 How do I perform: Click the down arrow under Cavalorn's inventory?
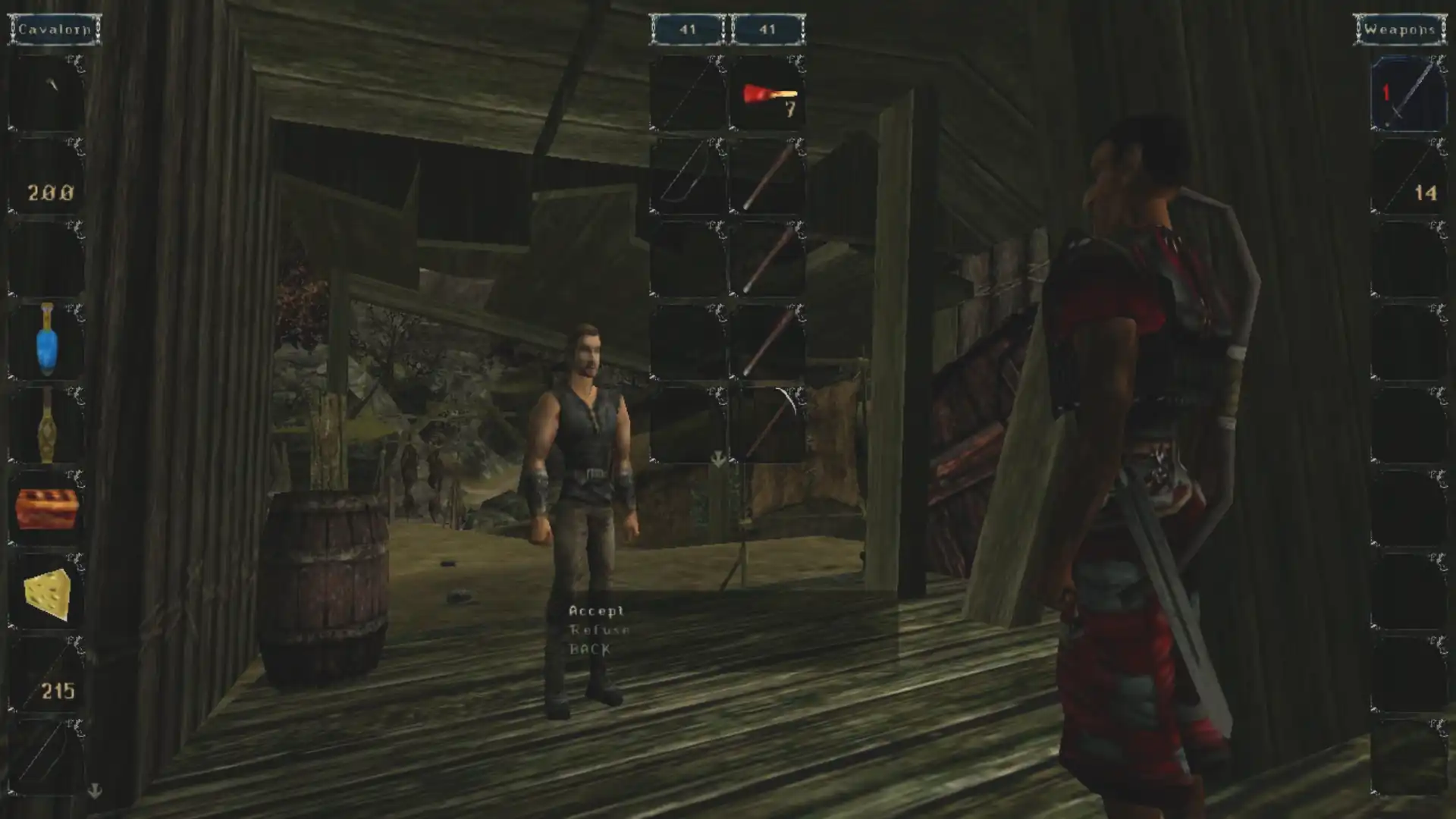pyautogui.click(x=95, y=791)
